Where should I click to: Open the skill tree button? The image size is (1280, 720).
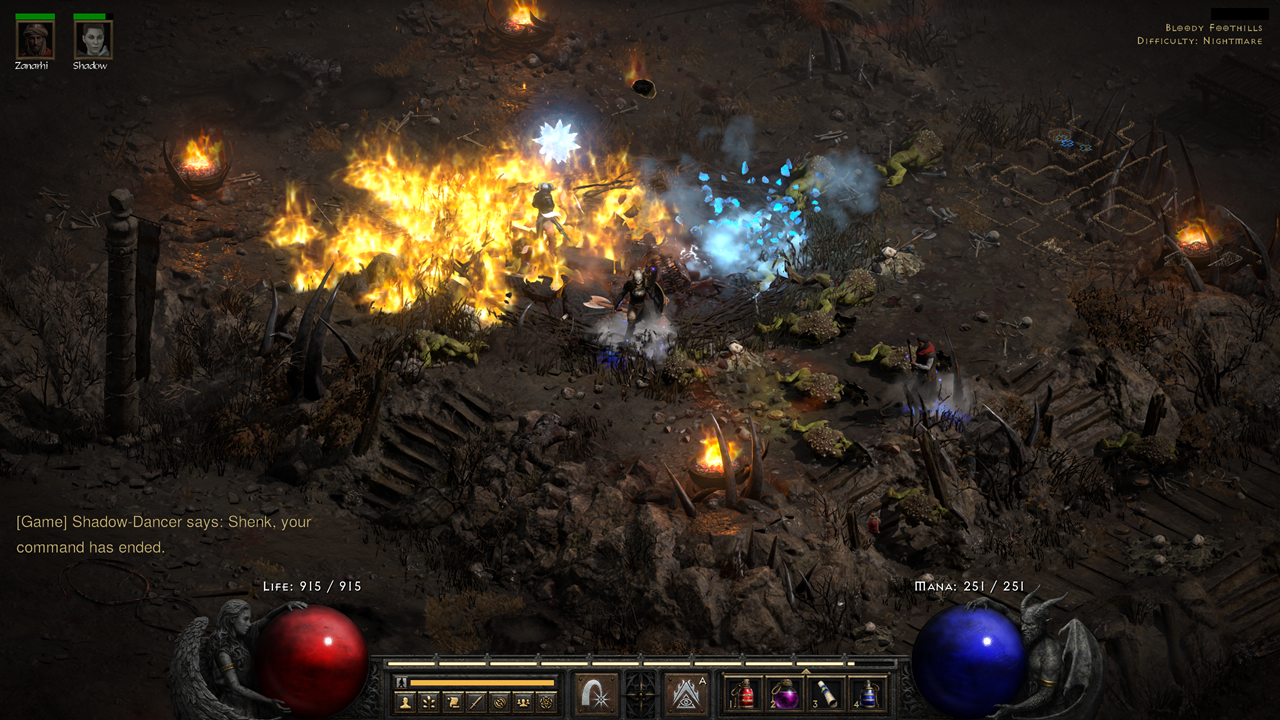pos(429,702)
